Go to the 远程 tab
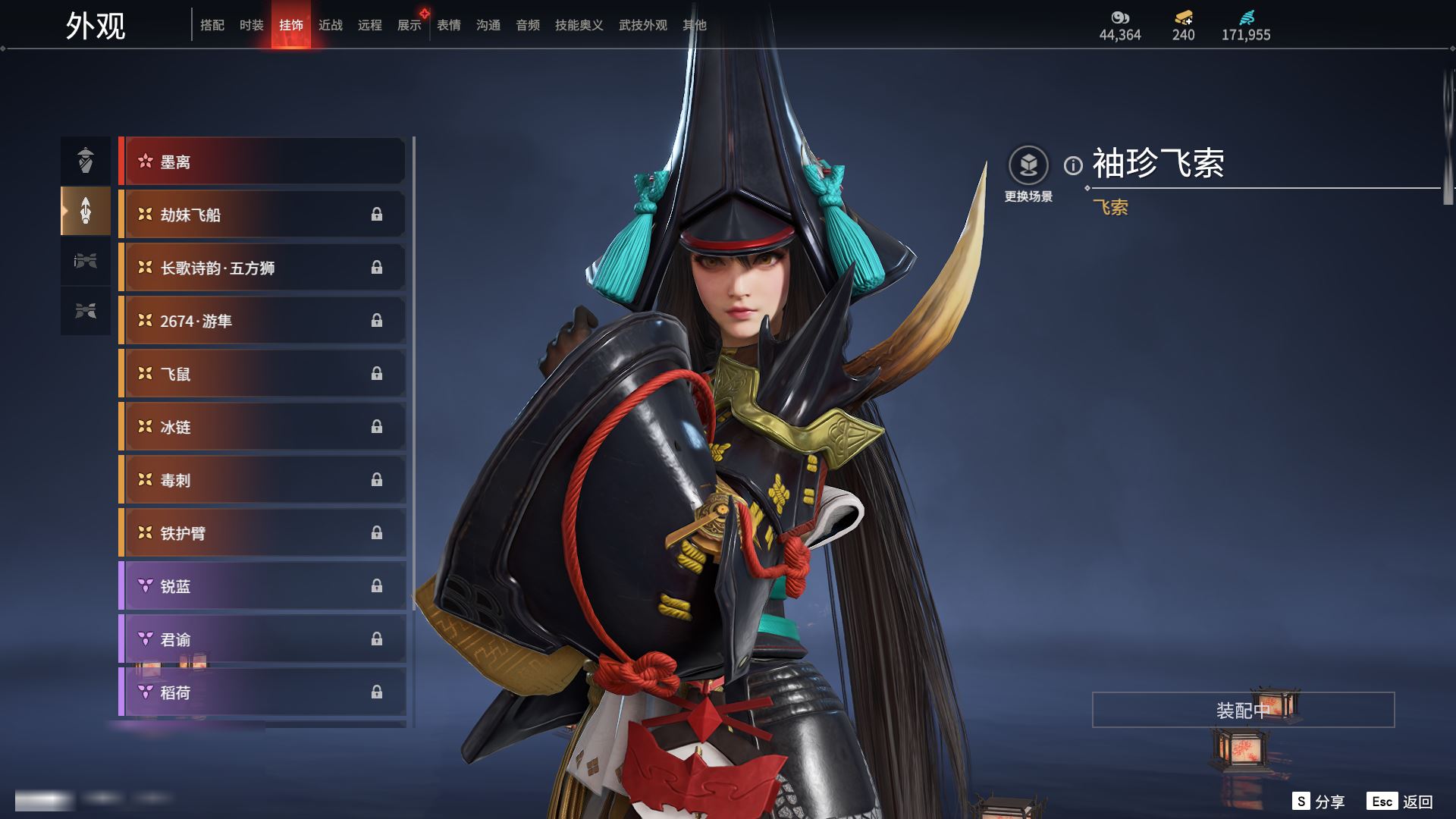The width and height of the screenshot is (1456, 819). [x=370, y=25]
